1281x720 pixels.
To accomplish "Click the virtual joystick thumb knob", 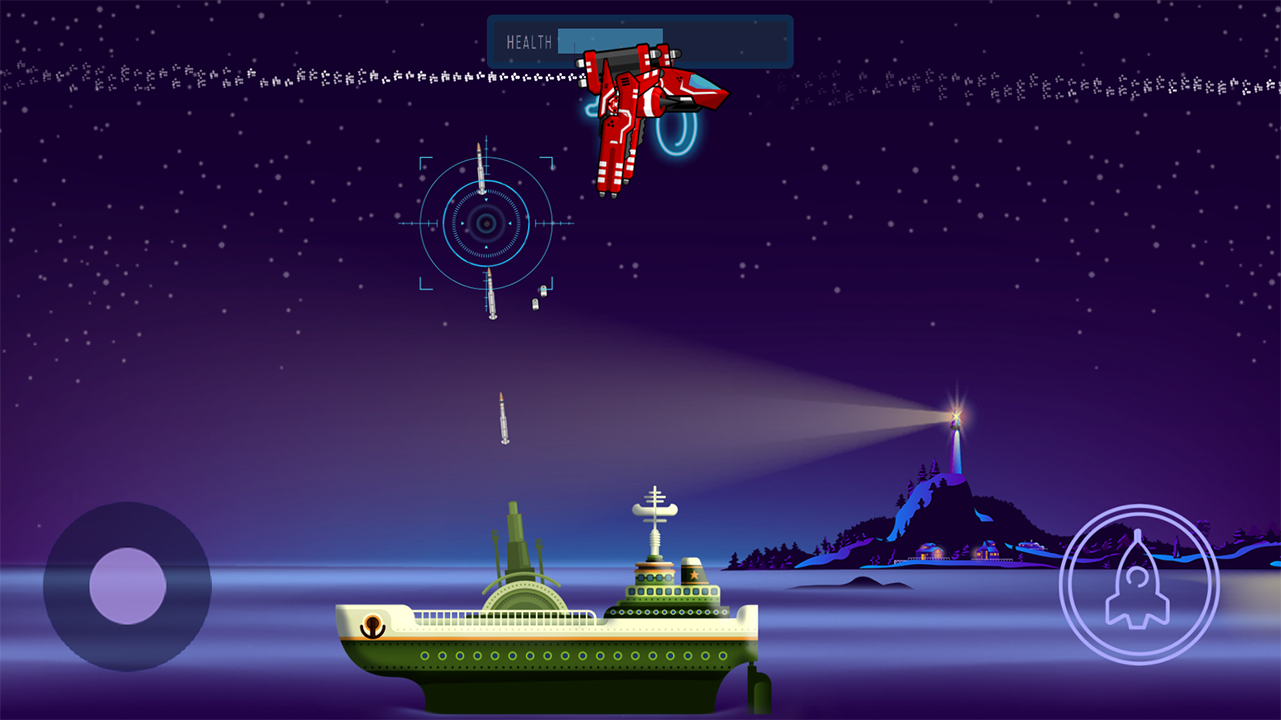I will click(x=127, y=586).
